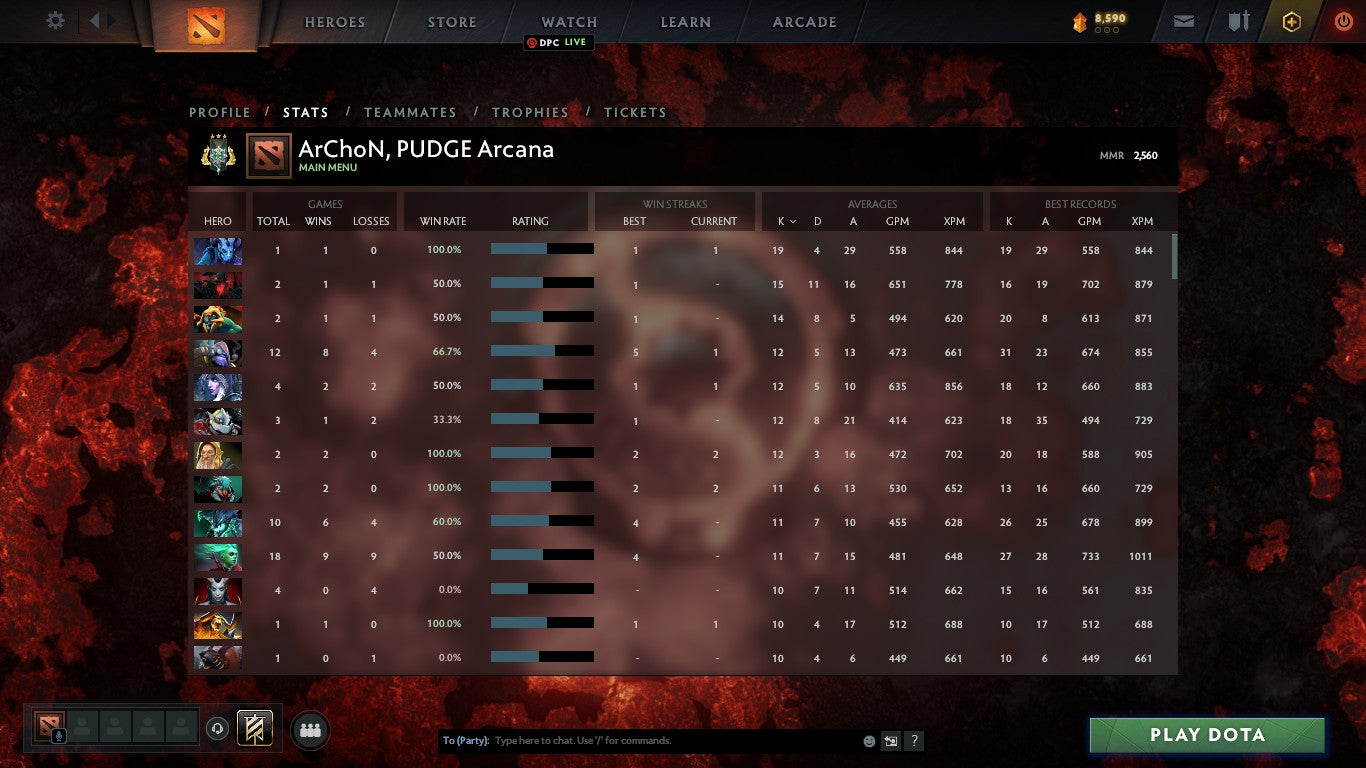Open the Armory shield-and-sword icon
The height and width of the screenshot is (768, 1366).
pyautogui.click(x=1240, y=20)
